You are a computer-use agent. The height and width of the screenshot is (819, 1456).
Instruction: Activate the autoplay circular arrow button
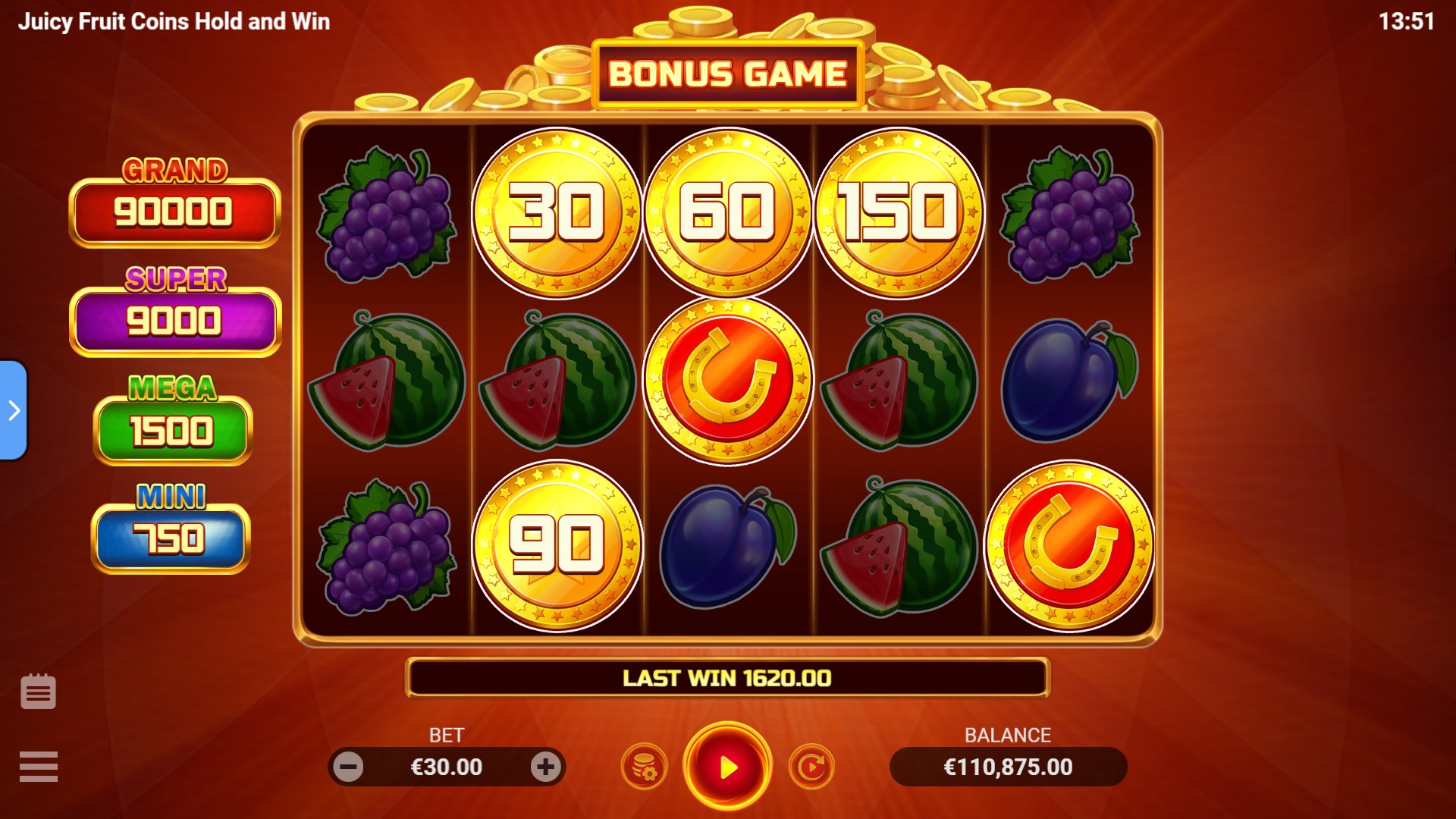click(x=811, y=767)
